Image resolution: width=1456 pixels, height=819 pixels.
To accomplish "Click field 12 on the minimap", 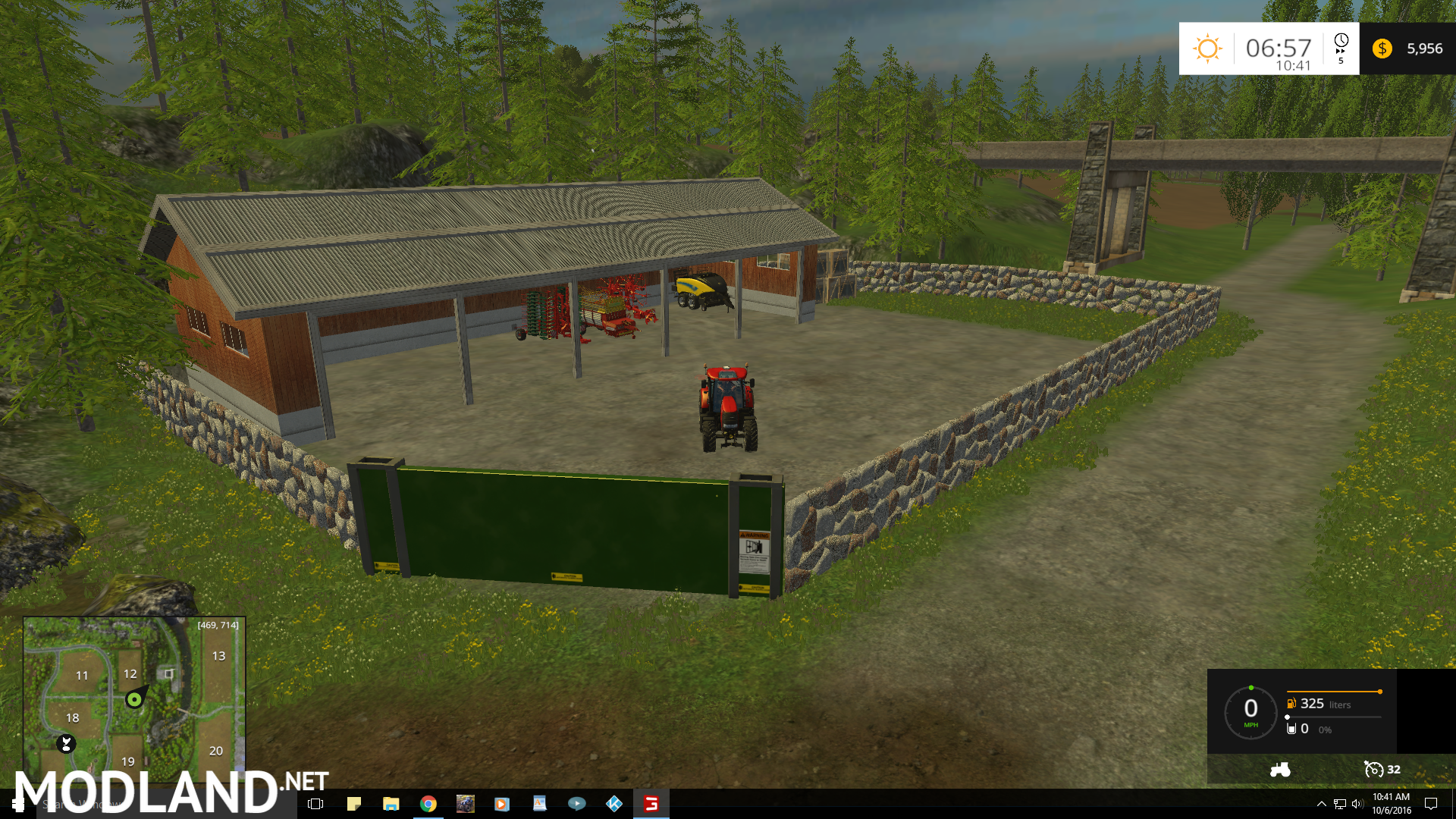I will pos(130,673).
